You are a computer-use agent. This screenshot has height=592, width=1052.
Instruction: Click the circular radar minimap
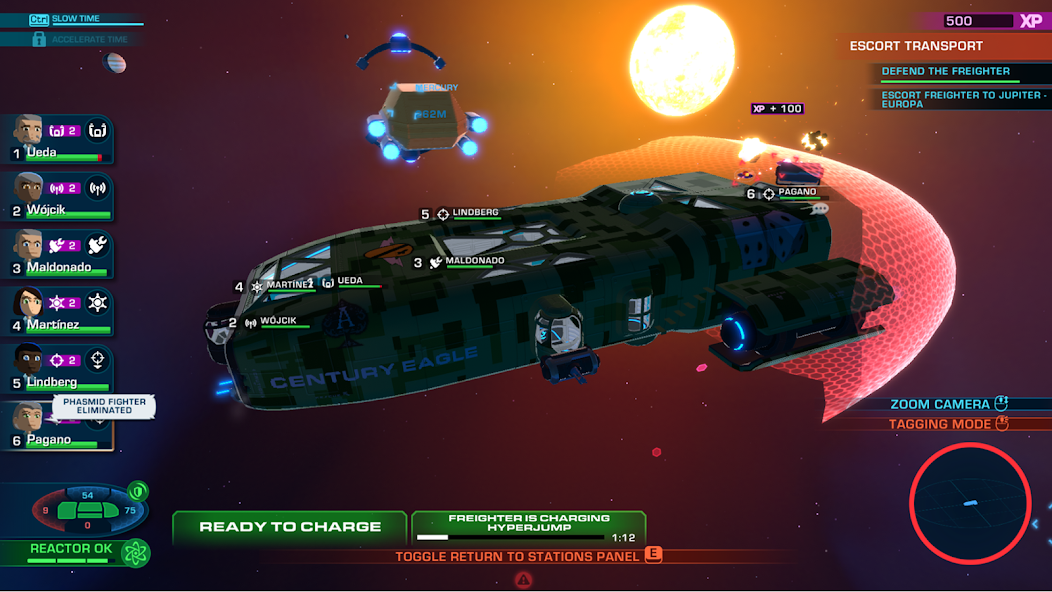point(970,503)
